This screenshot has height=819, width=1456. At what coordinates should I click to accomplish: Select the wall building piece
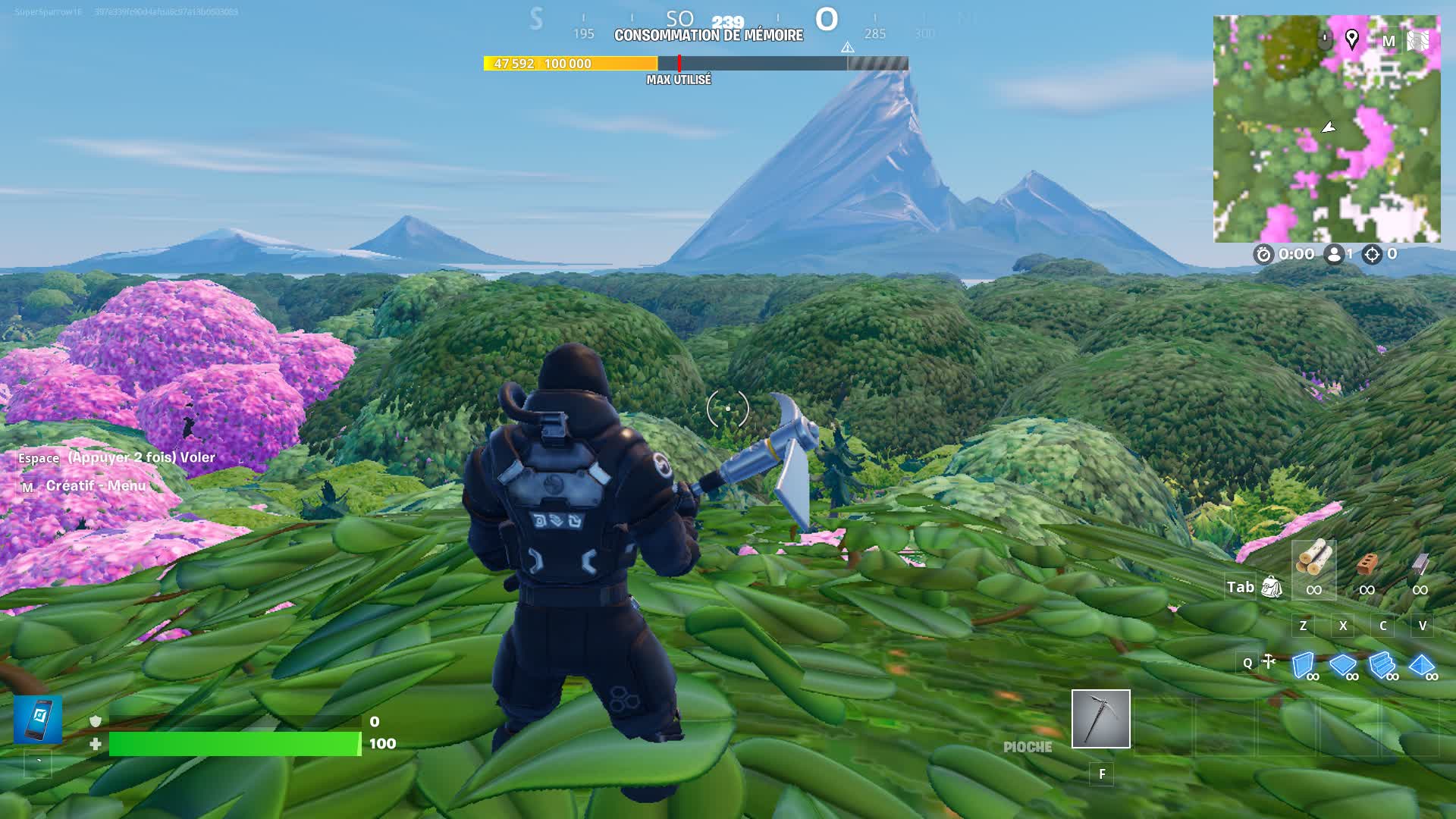click(x=1304, y=666)
